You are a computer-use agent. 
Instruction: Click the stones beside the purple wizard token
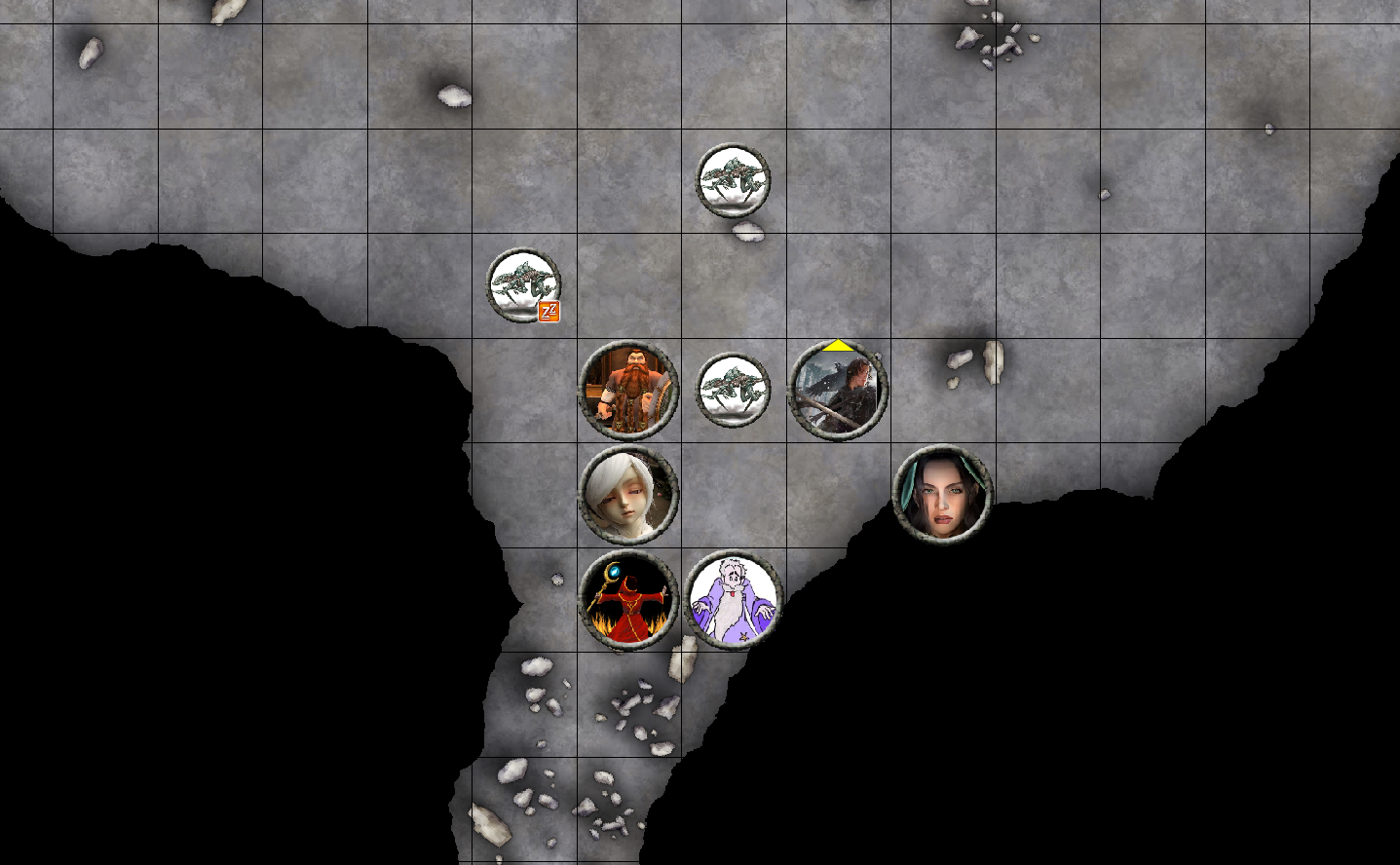tap(682, 658)
